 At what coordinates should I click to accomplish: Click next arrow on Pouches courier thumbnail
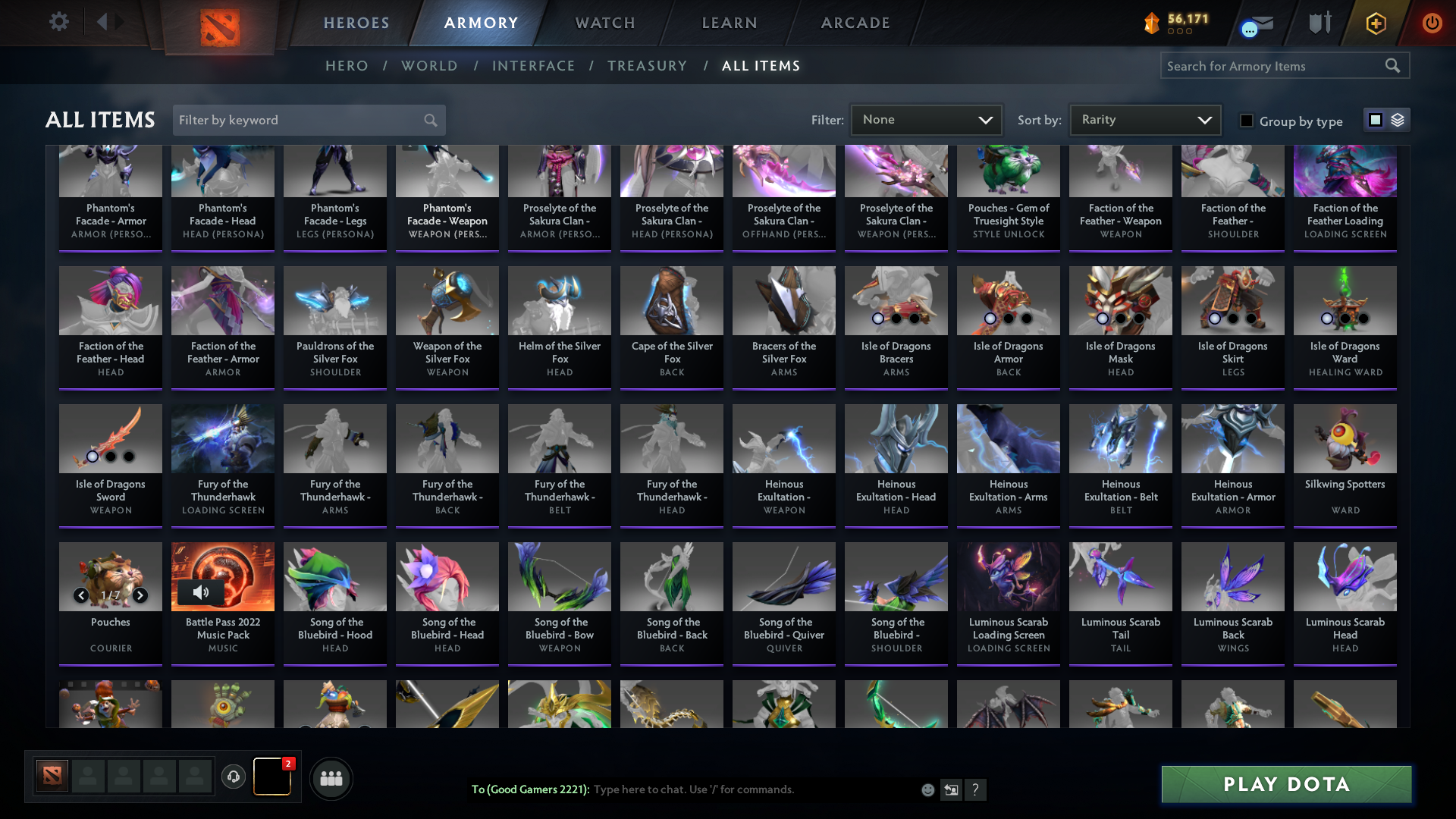[x=140, y=595]
